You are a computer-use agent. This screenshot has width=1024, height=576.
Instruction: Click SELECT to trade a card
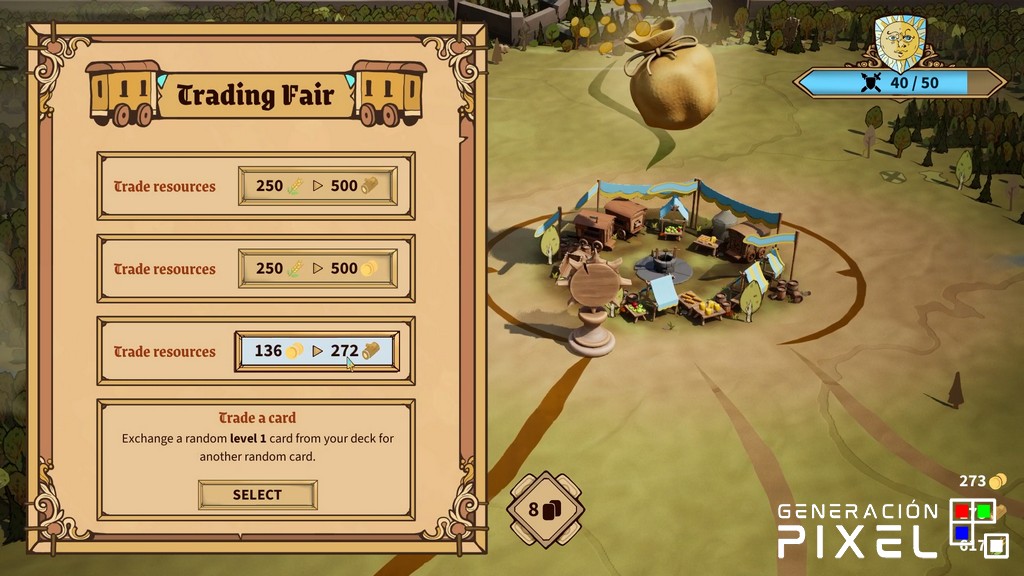pos(257,494)
